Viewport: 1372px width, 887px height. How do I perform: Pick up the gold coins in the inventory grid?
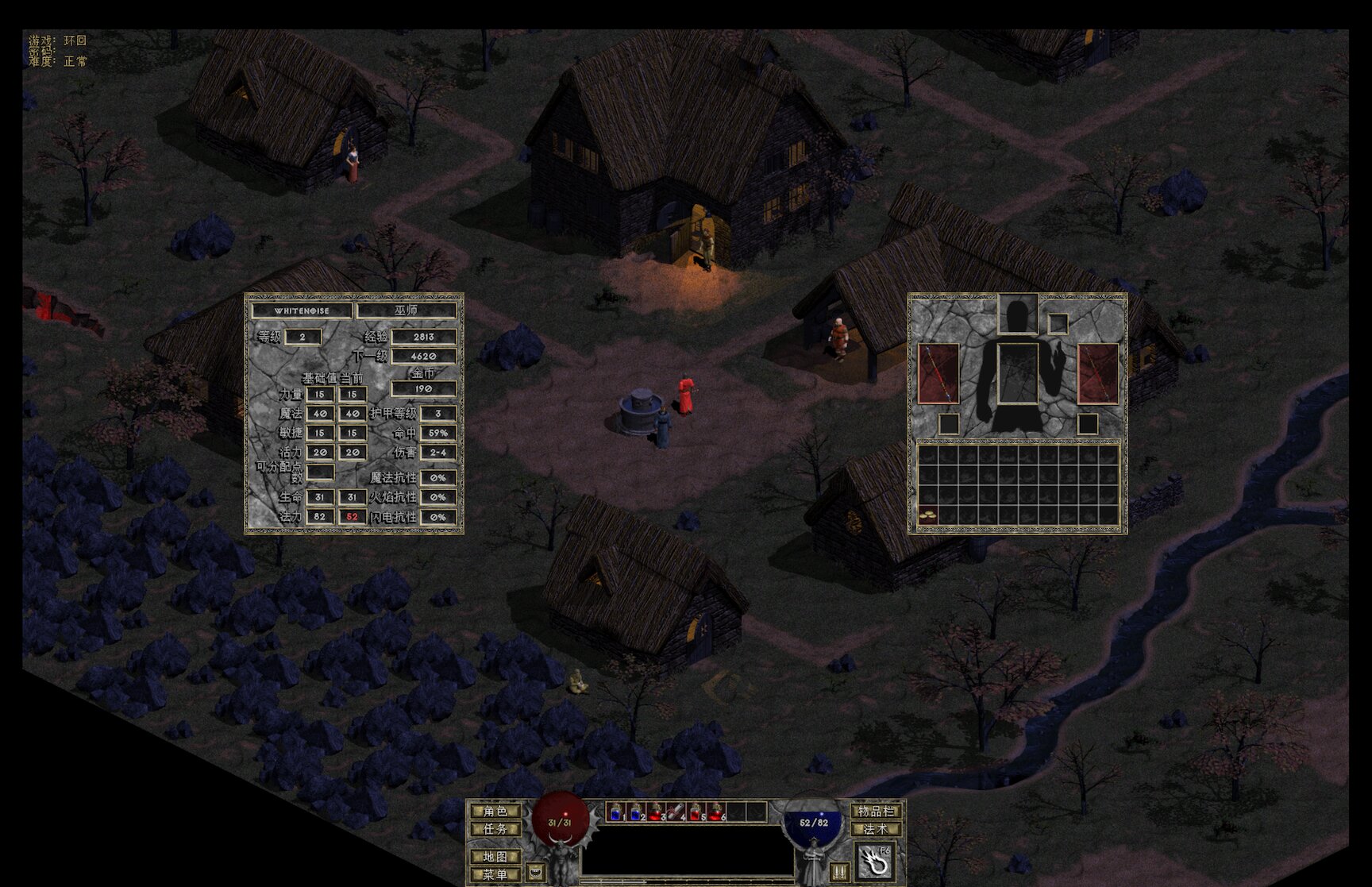(927, 515)
